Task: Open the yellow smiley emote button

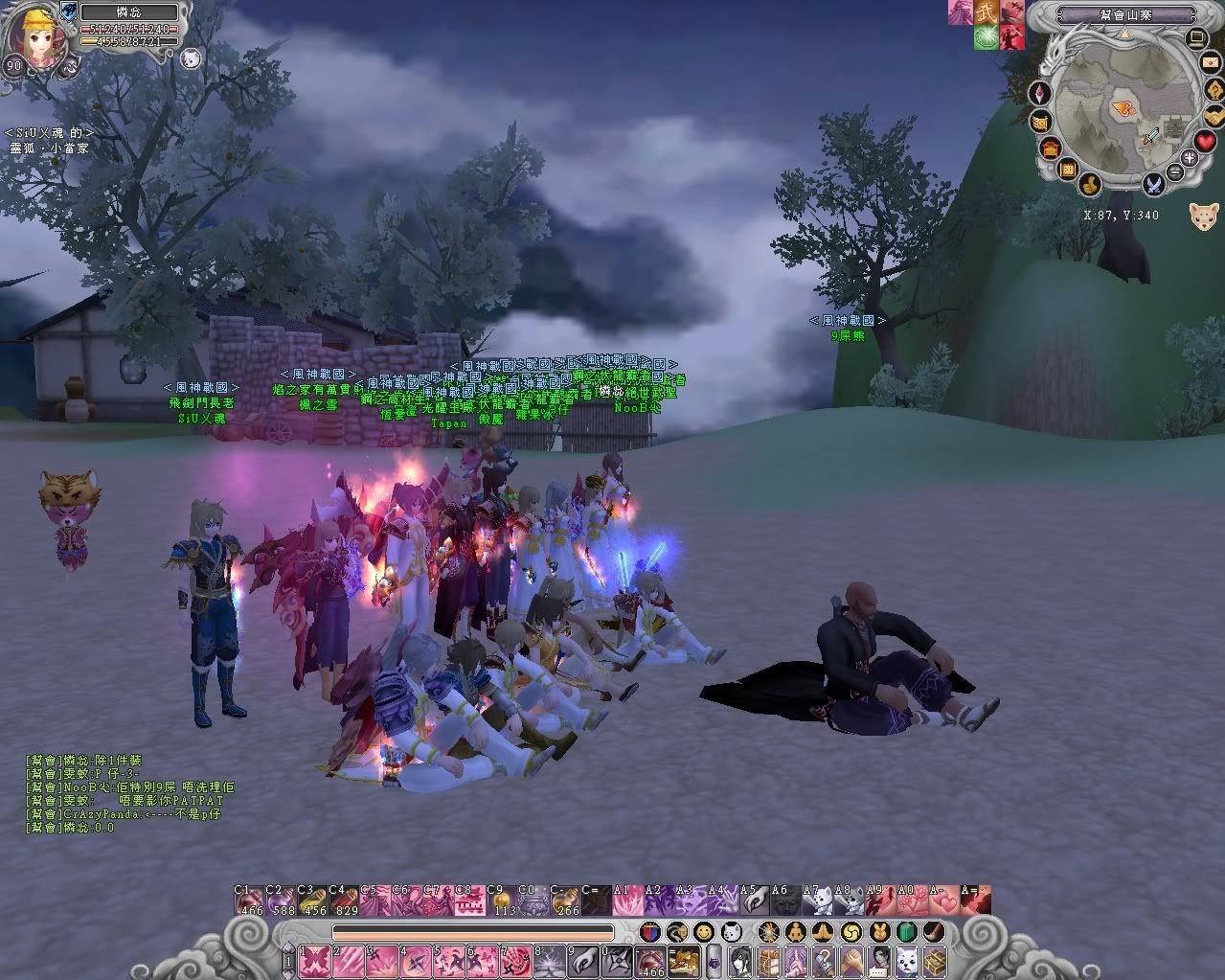Action: [x=704, y=931]
